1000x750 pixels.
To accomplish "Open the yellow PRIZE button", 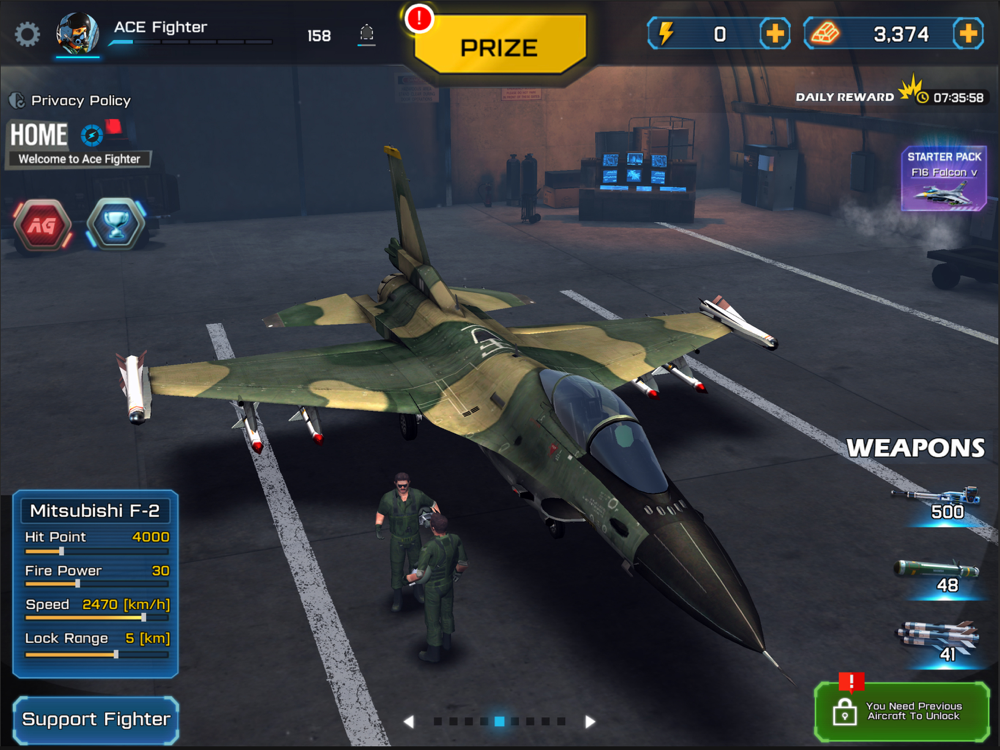I will pos(499,46).
